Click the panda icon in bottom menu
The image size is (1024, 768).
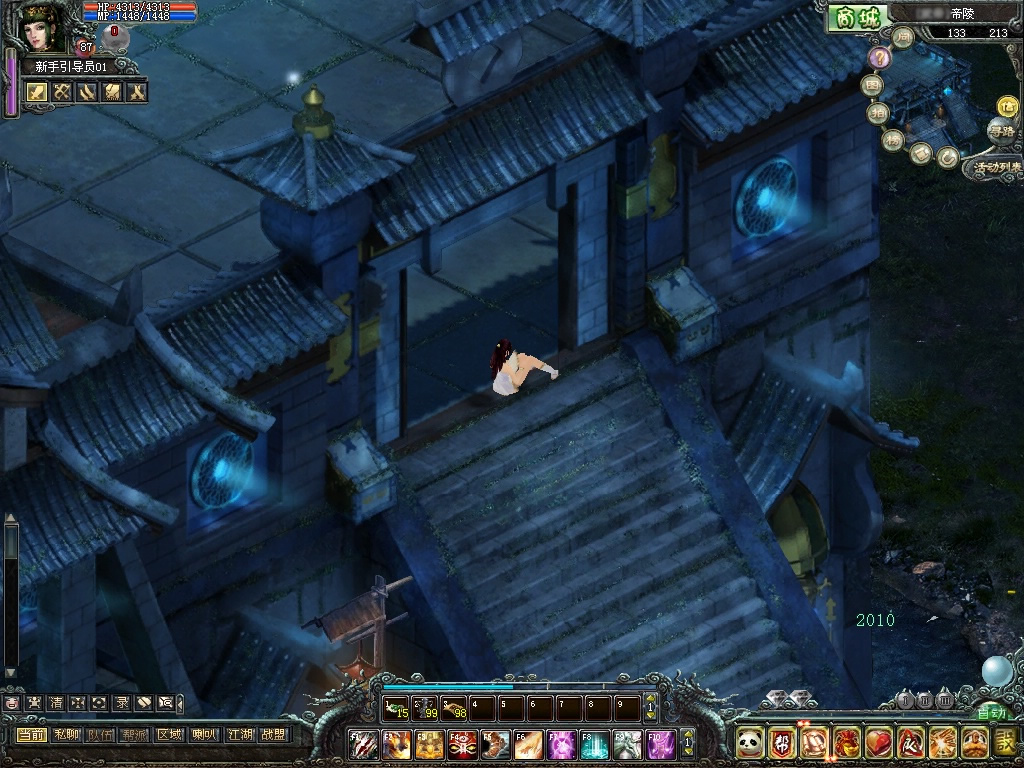pos(750,743)
